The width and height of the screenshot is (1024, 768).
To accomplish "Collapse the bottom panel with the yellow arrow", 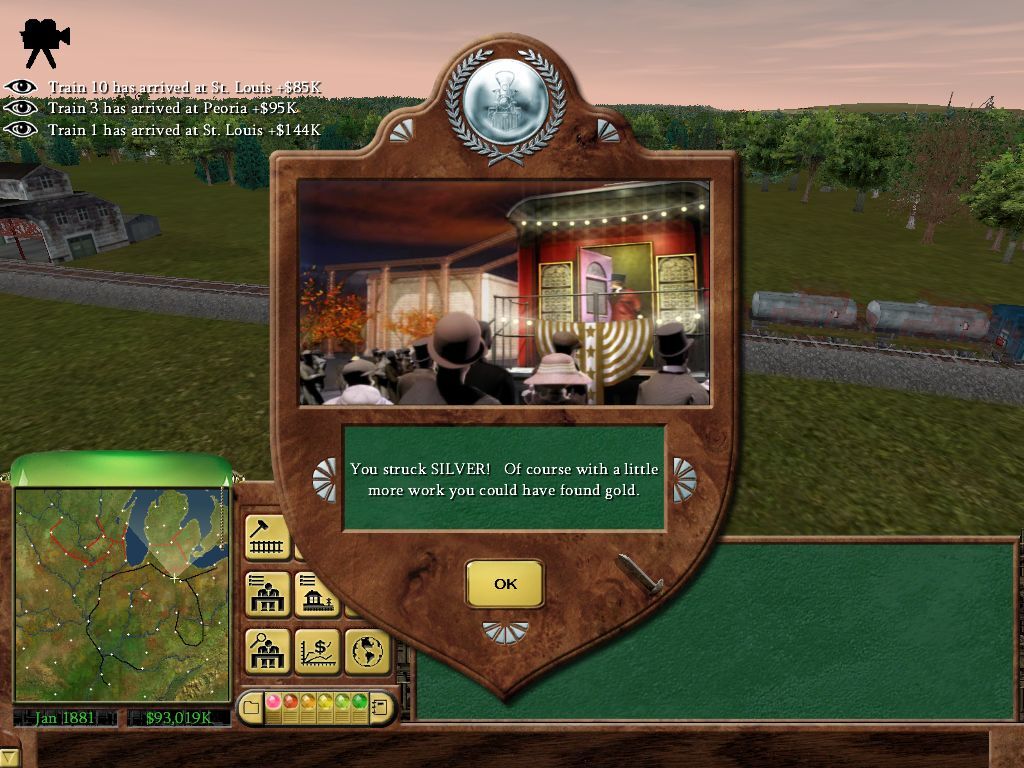I will coord(9,758).
